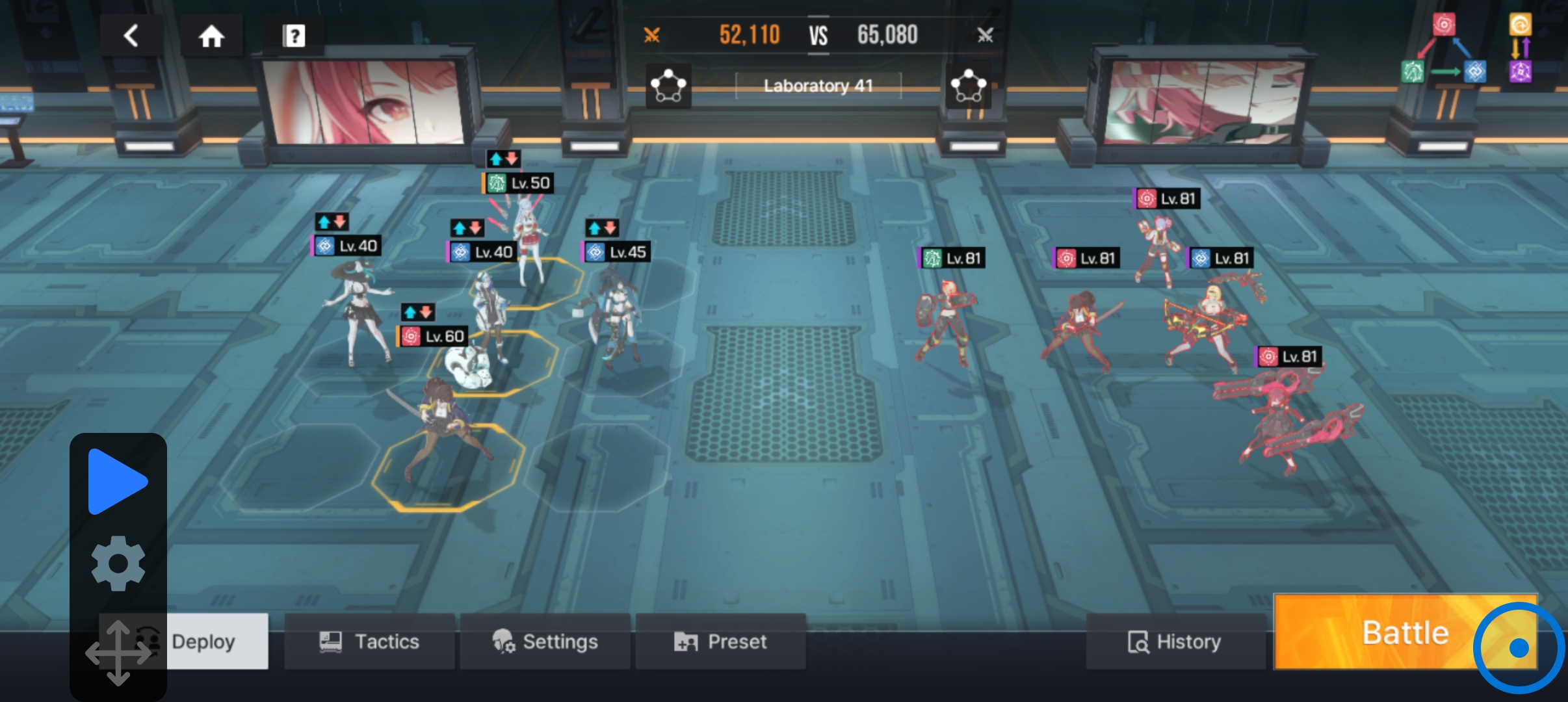Open the battle History

1175,642
